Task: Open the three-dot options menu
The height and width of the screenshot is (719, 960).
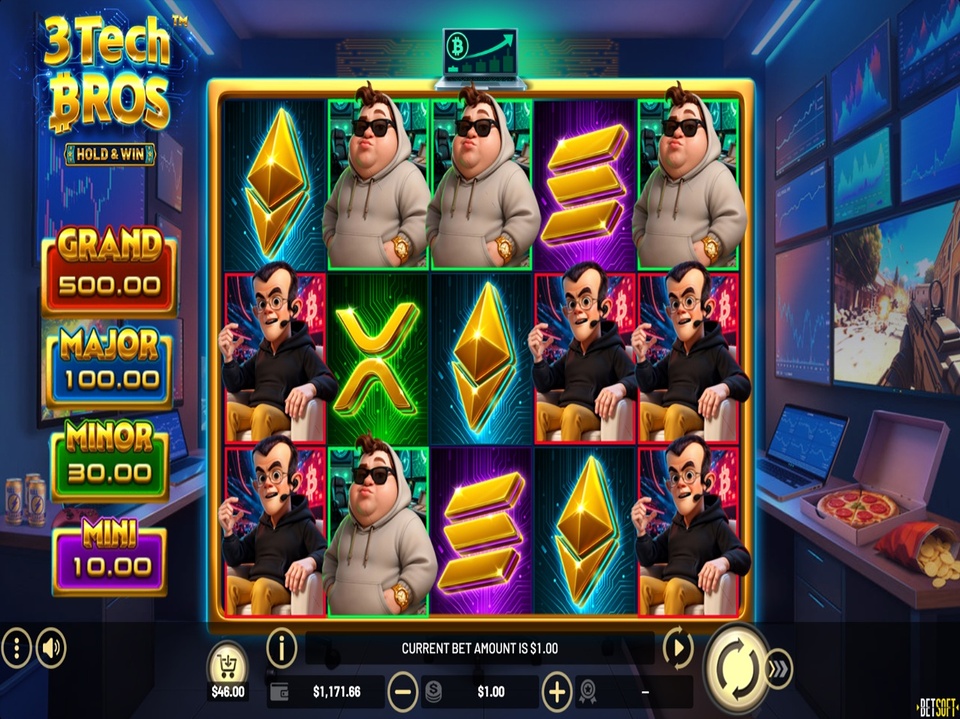Action: 16,650
